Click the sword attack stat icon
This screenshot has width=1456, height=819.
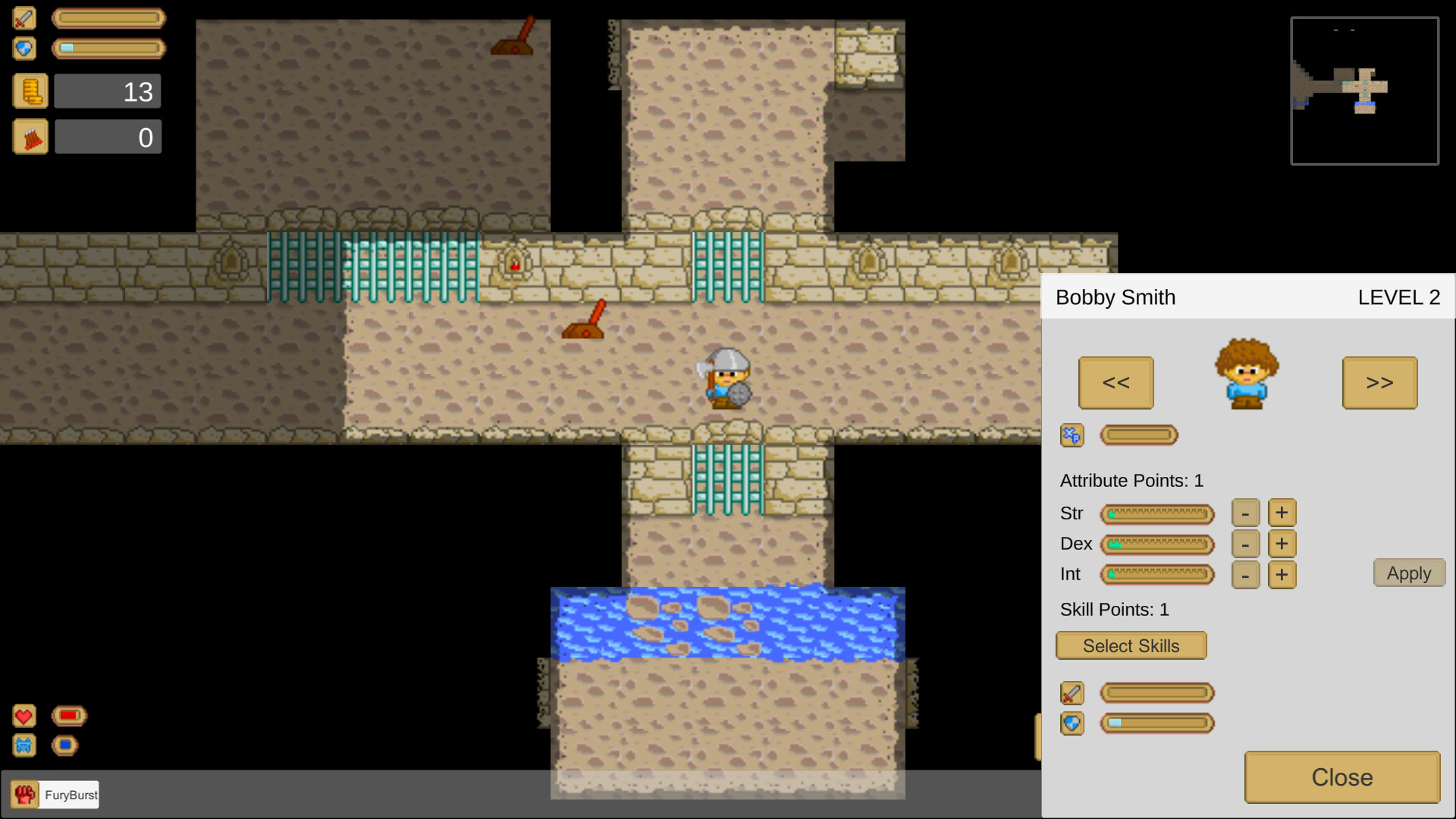pyautogui.click(x=24, y=17)
